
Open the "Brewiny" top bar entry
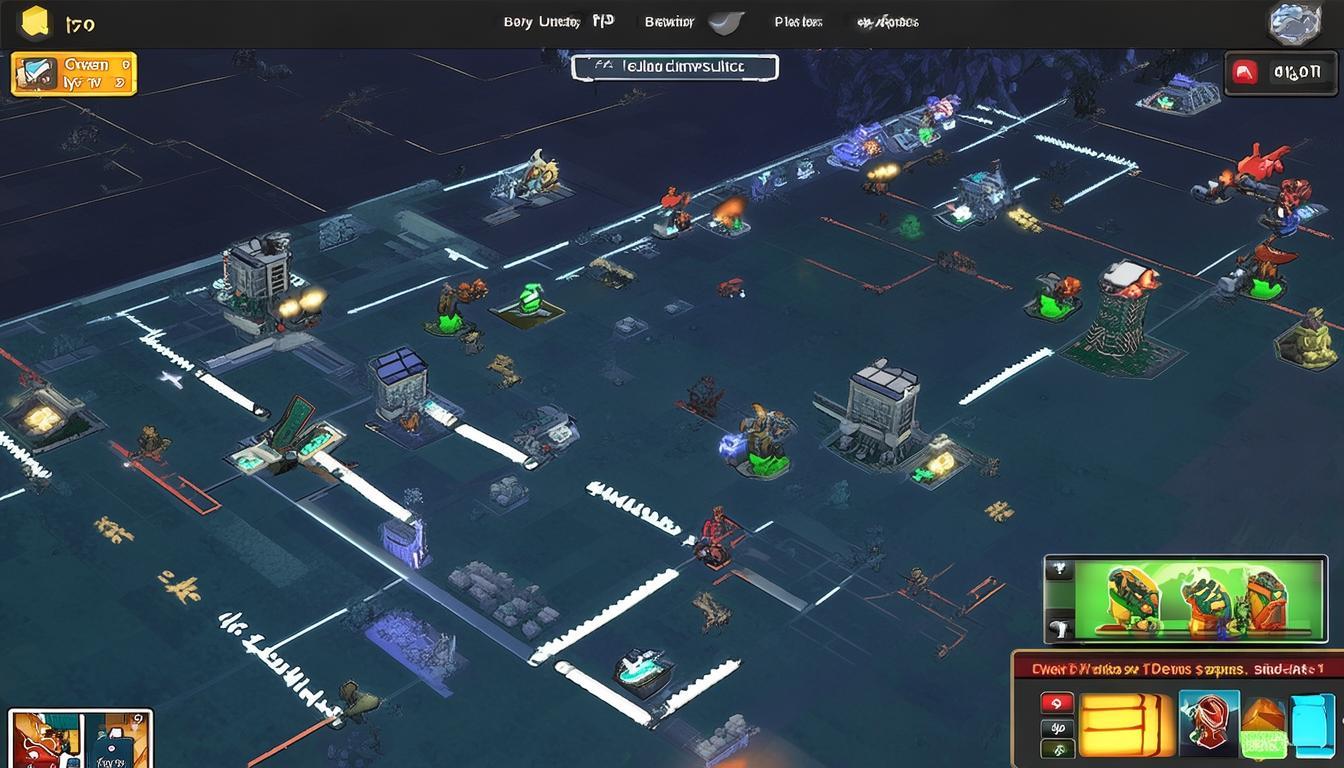click(669, 21)
